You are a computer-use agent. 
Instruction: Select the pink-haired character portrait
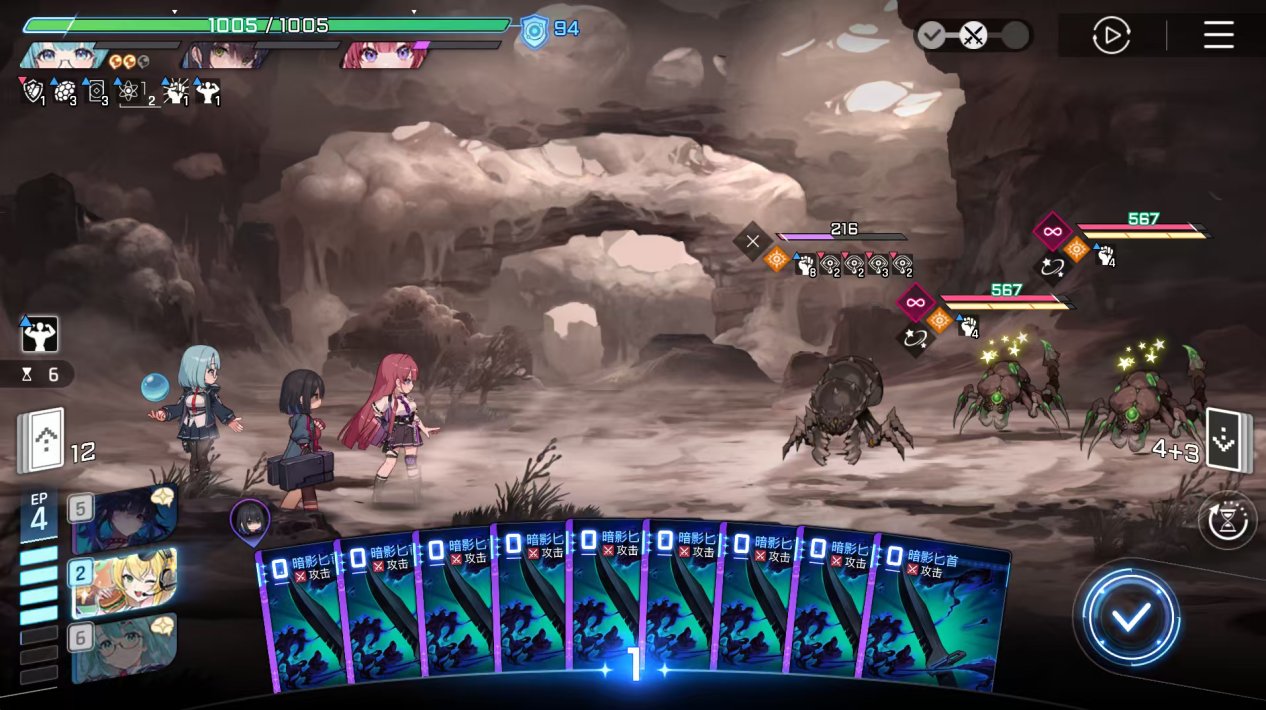point(383,54)
